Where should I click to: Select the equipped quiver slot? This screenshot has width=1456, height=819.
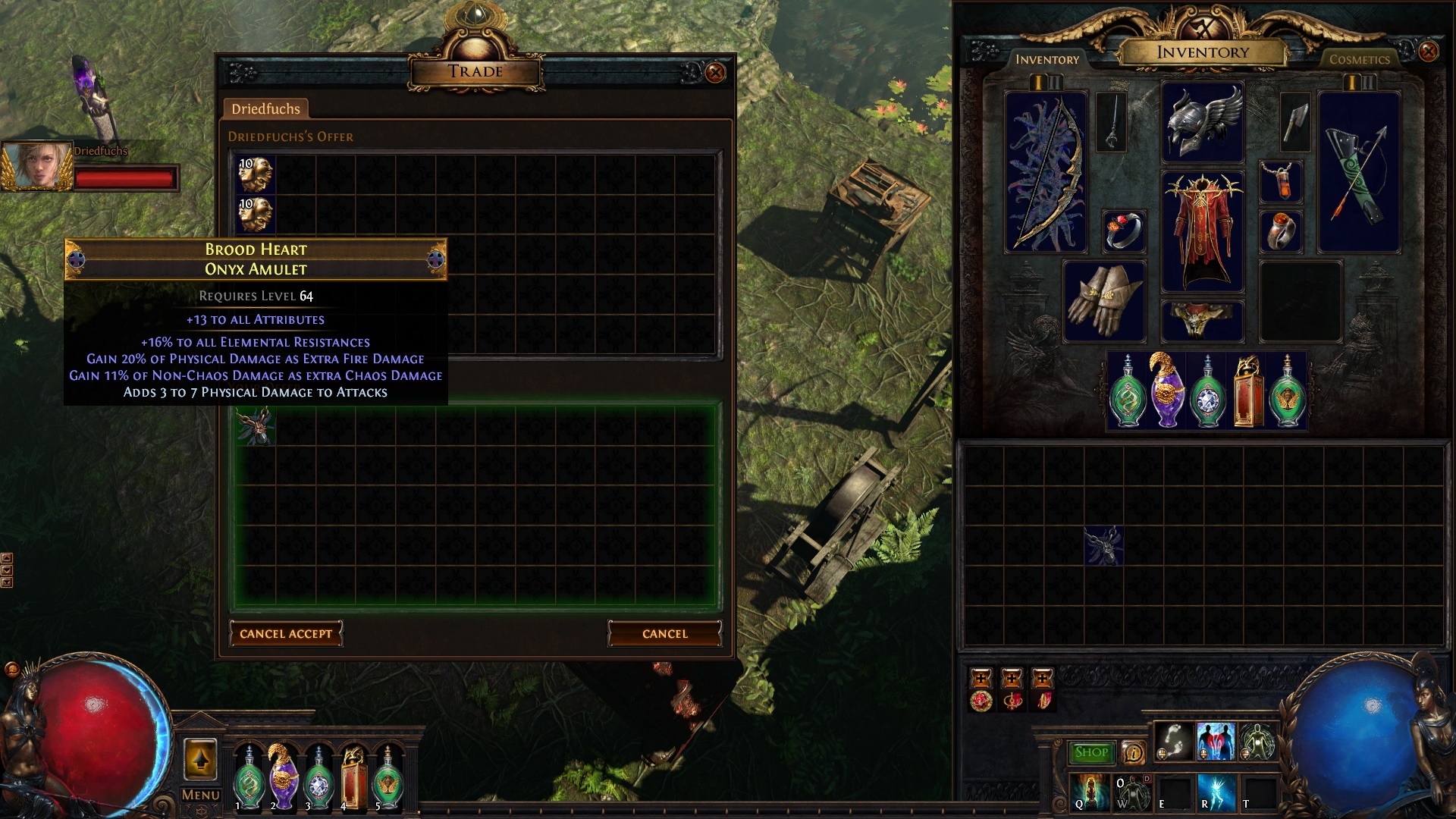click(x=1359, y=172)
